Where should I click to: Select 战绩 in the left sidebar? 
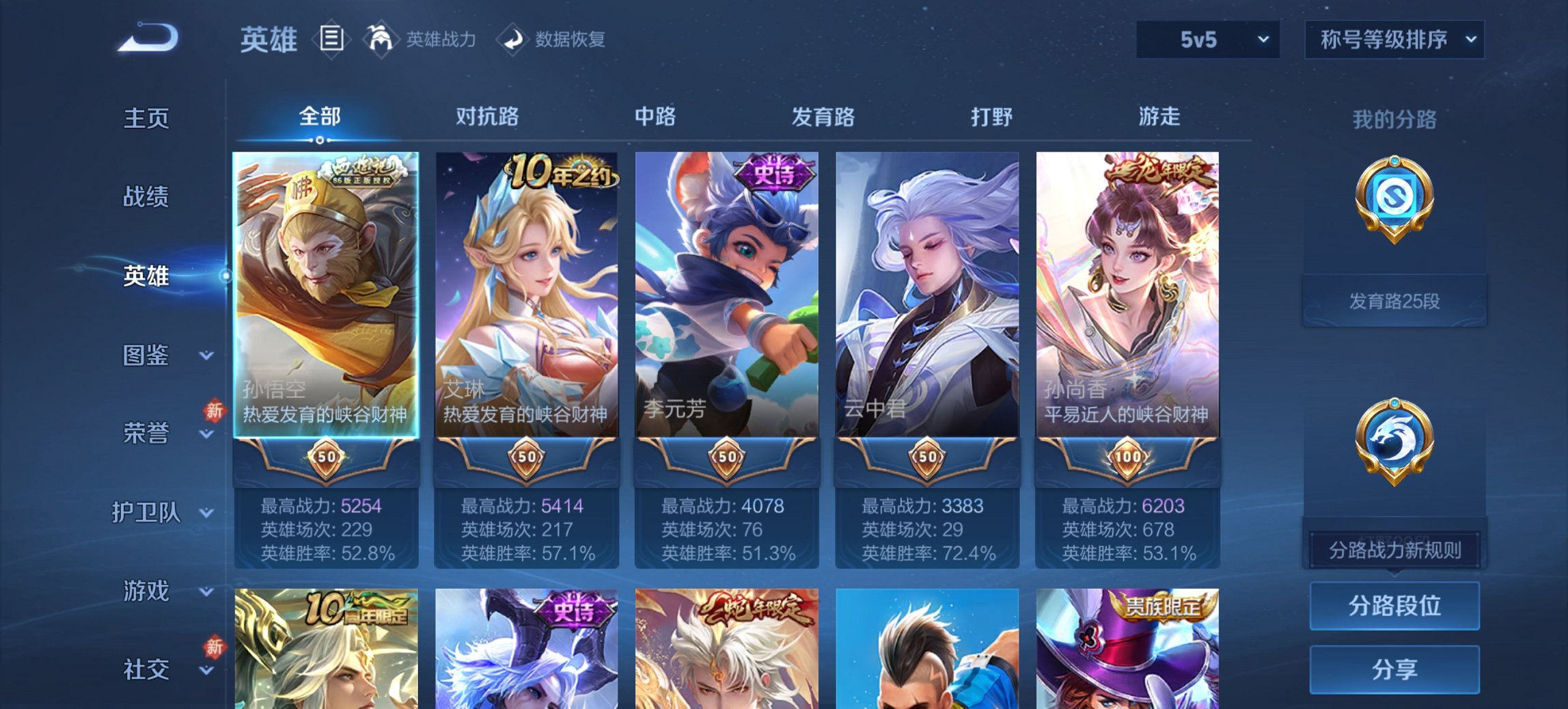coord(147,198)
